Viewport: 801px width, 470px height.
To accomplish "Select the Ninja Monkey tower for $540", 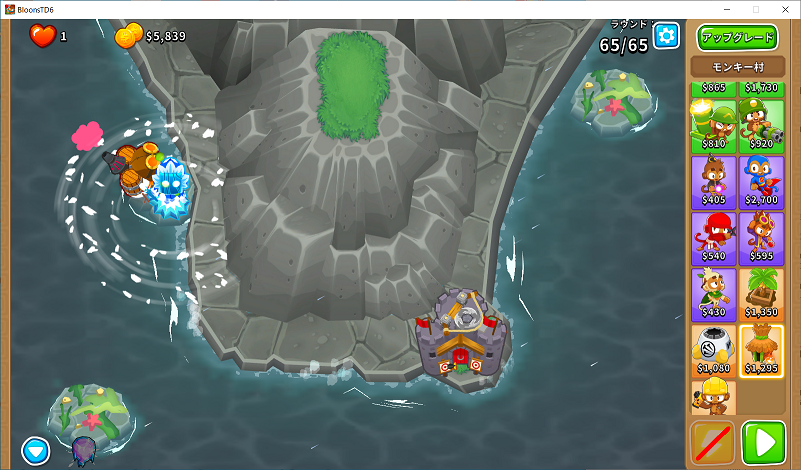I will click(x=713, y=238).
